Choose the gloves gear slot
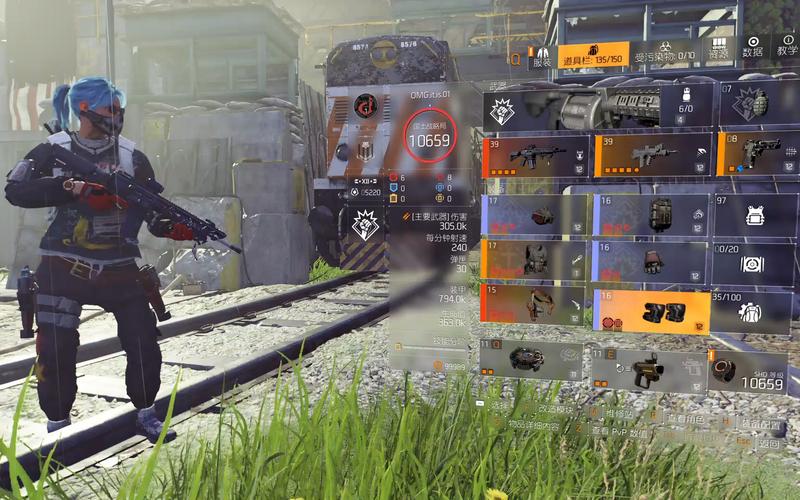Image resolution: width=800 pixels, height=500 pixels. point(651,262)
